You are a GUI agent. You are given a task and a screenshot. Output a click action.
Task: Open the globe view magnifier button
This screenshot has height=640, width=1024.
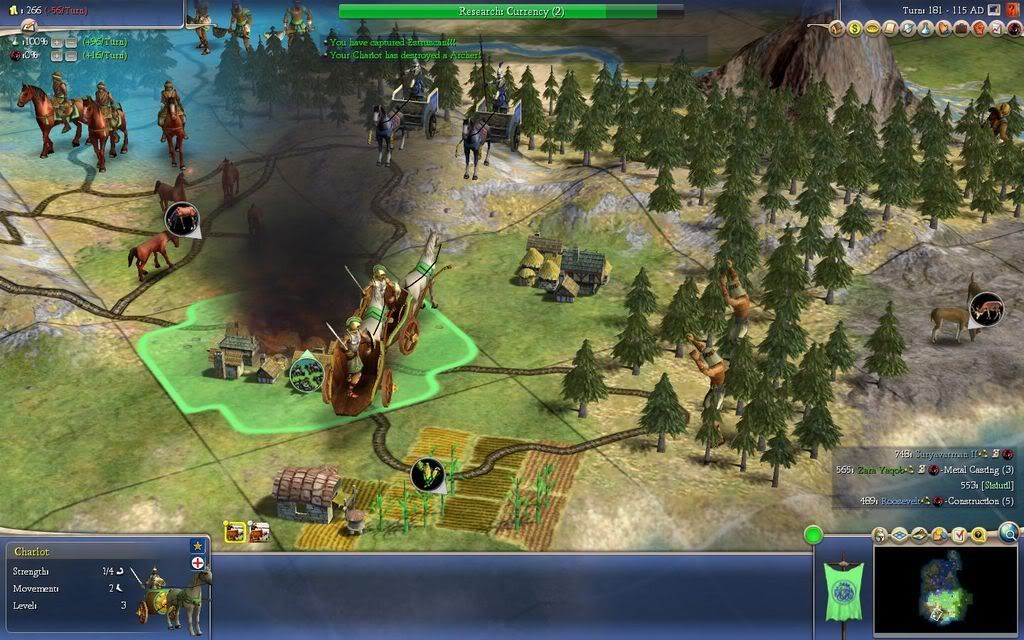[1008, 533]
